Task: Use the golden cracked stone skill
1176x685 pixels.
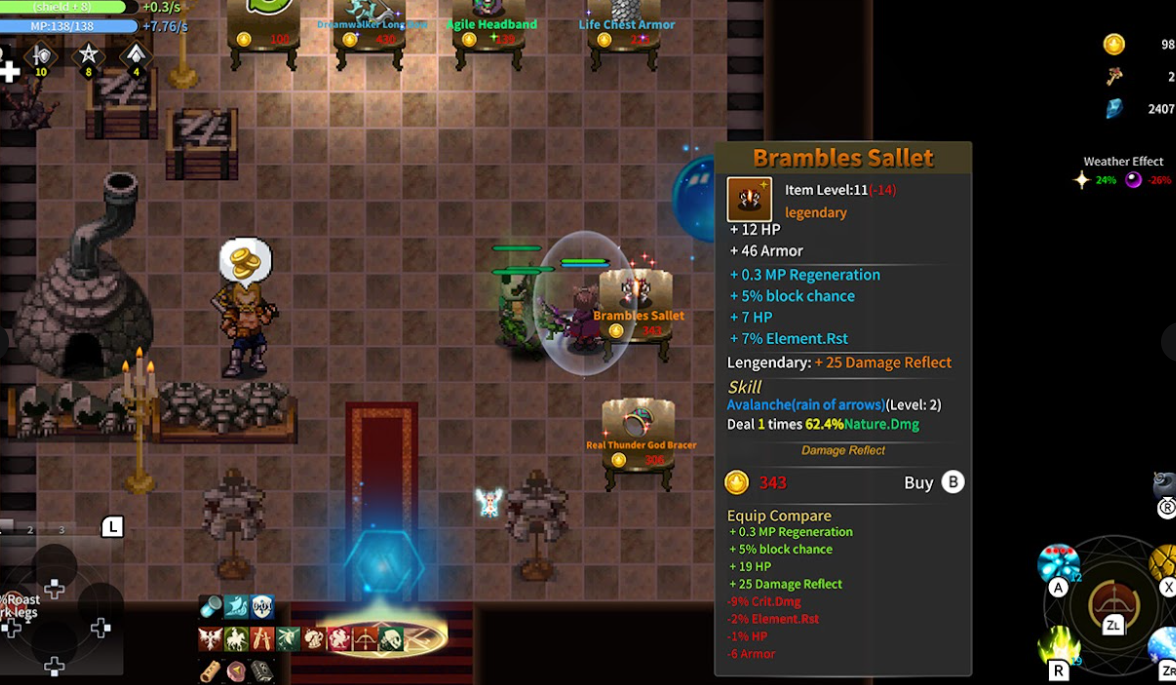Action: coord(1164,563)
